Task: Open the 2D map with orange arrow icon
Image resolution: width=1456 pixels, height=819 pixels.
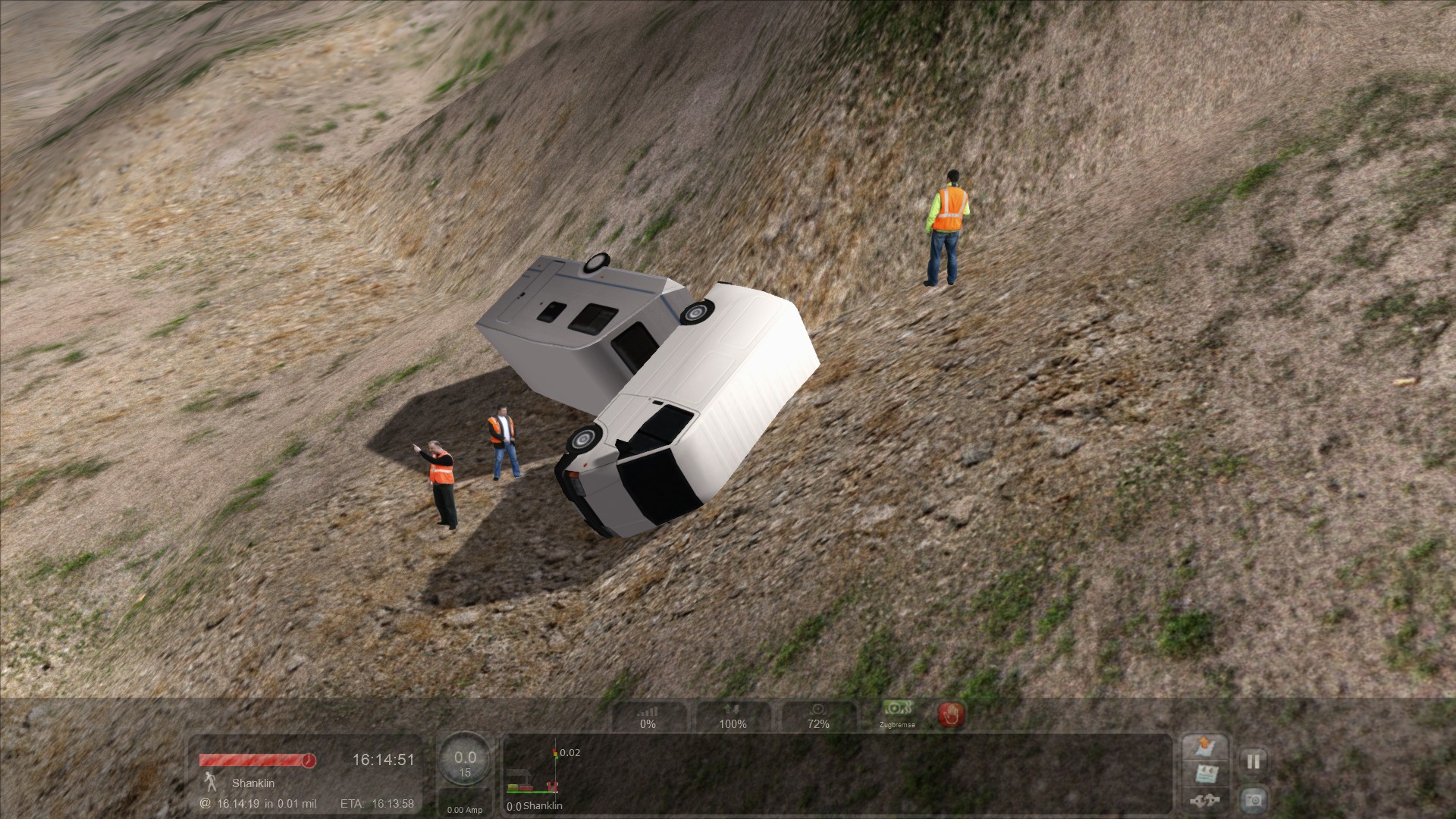Action: tap(1205, 747)
